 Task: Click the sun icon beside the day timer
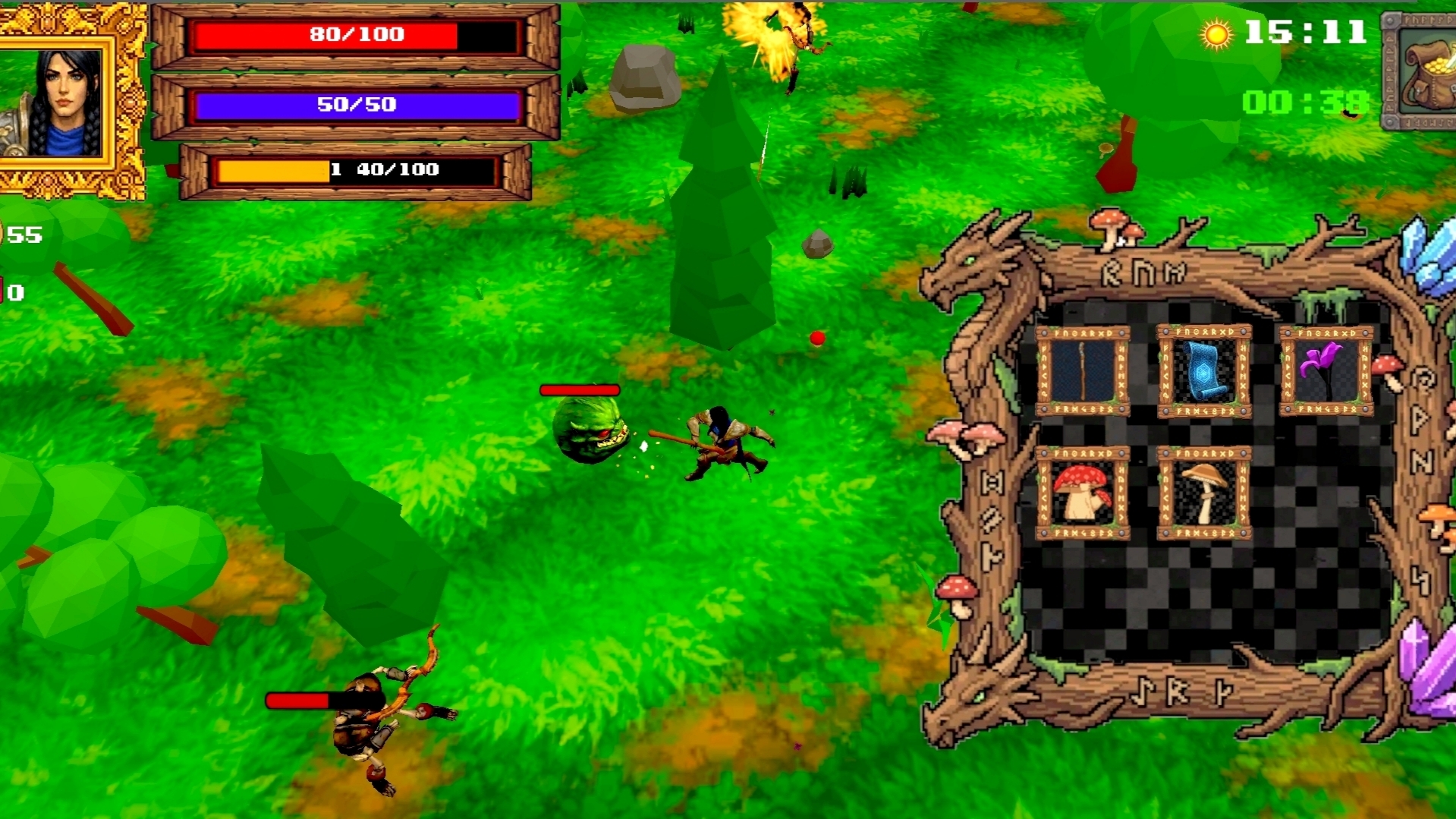[1216, 34]
